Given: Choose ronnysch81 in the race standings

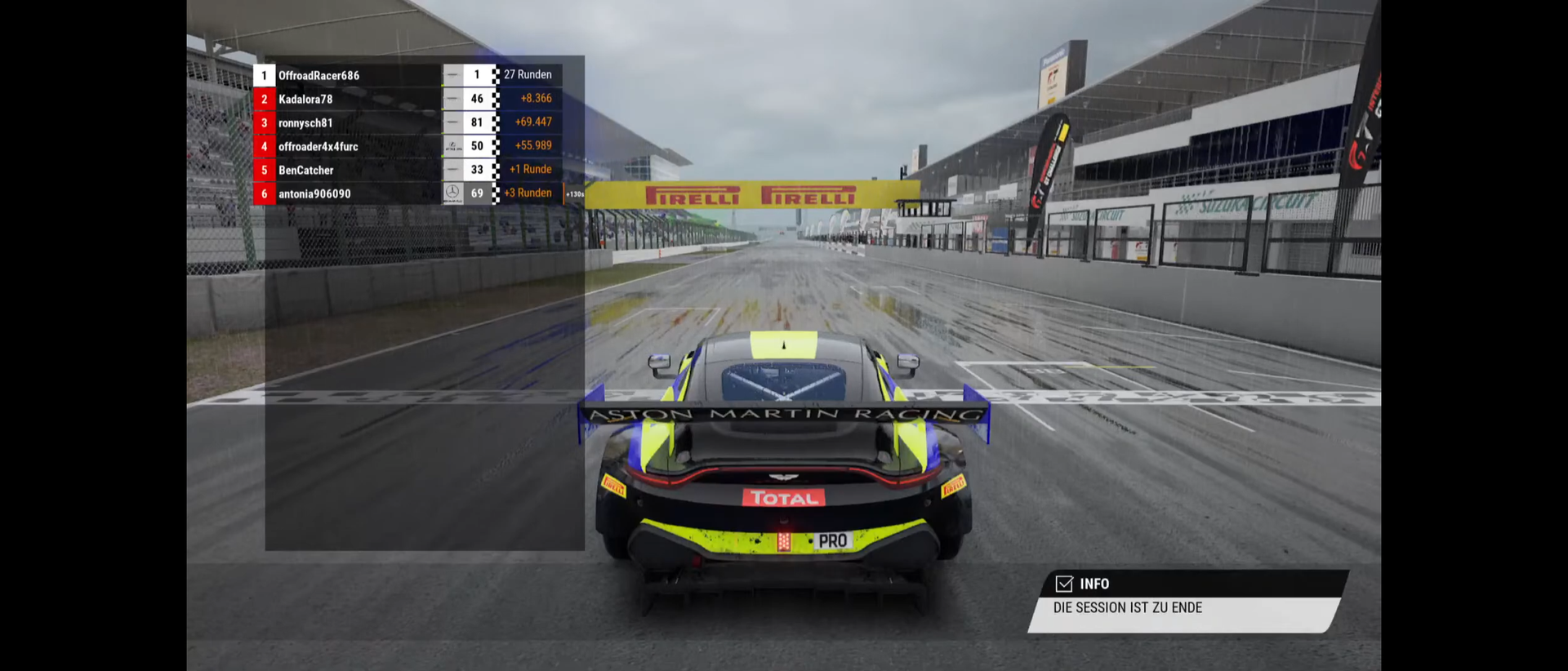Looking at the screenshot, I should point(305,122).
